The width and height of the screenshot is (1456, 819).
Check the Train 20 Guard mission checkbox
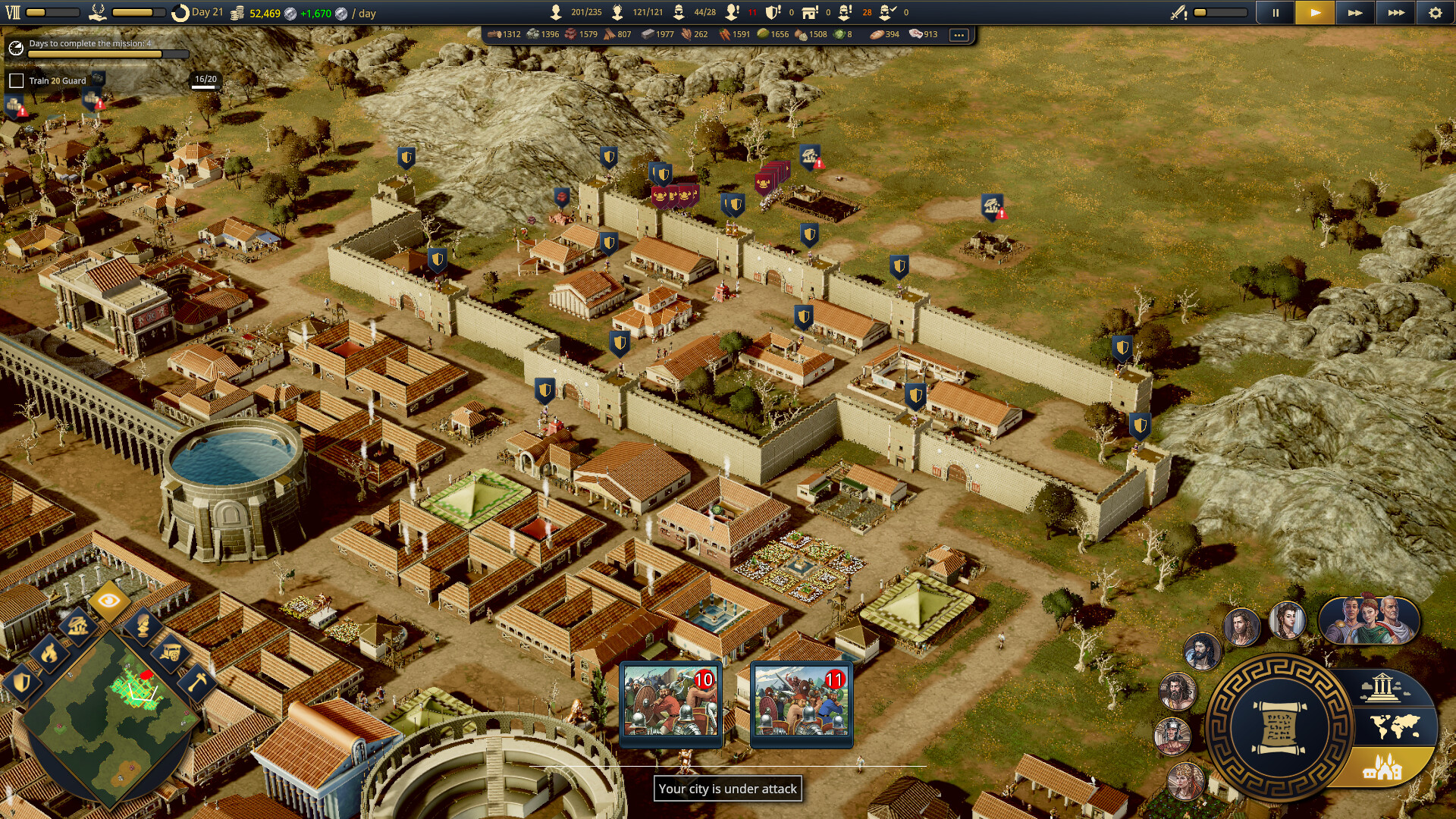click(17, 79)
